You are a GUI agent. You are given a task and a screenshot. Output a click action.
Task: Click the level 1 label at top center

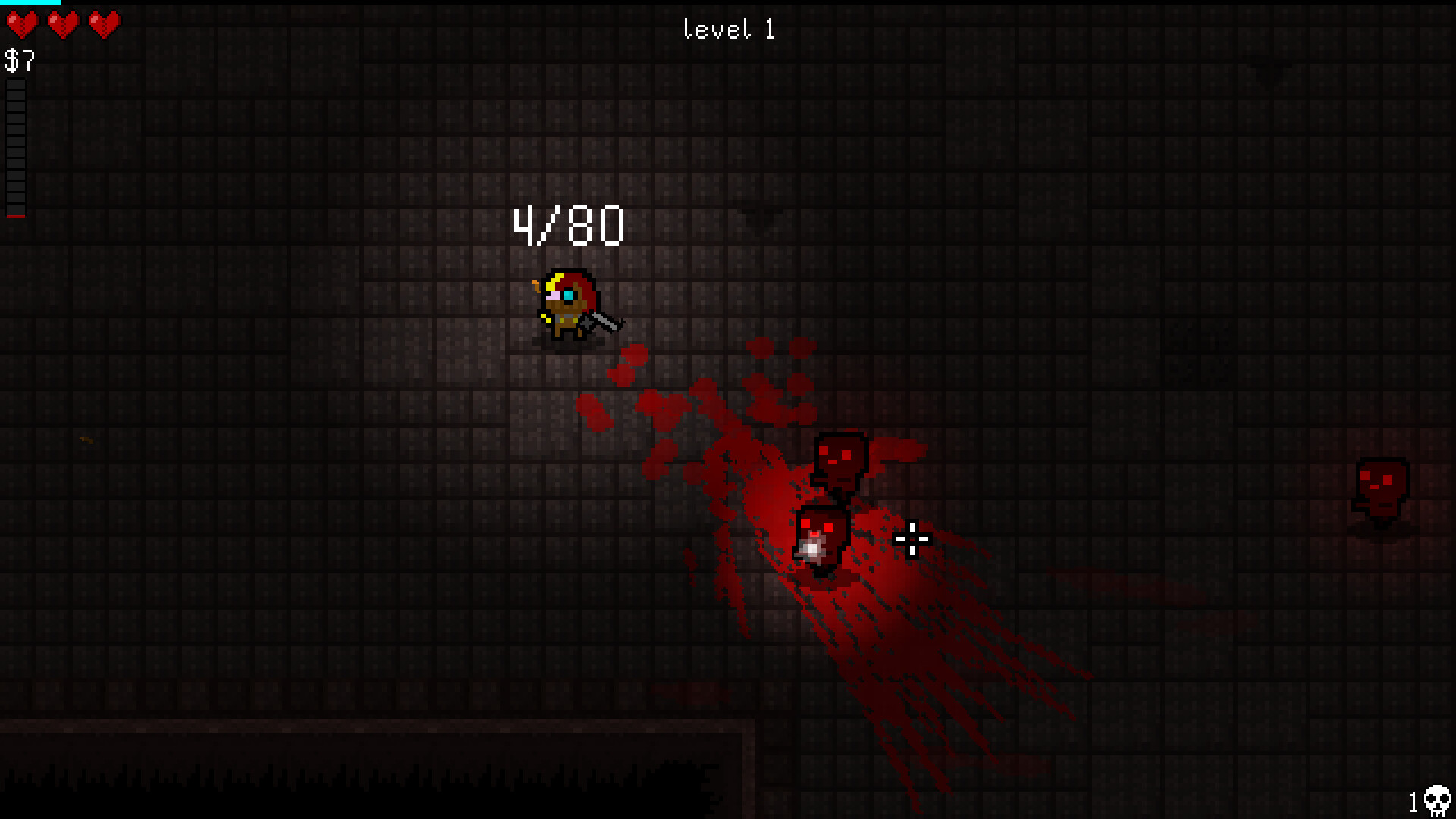point(727,29)
